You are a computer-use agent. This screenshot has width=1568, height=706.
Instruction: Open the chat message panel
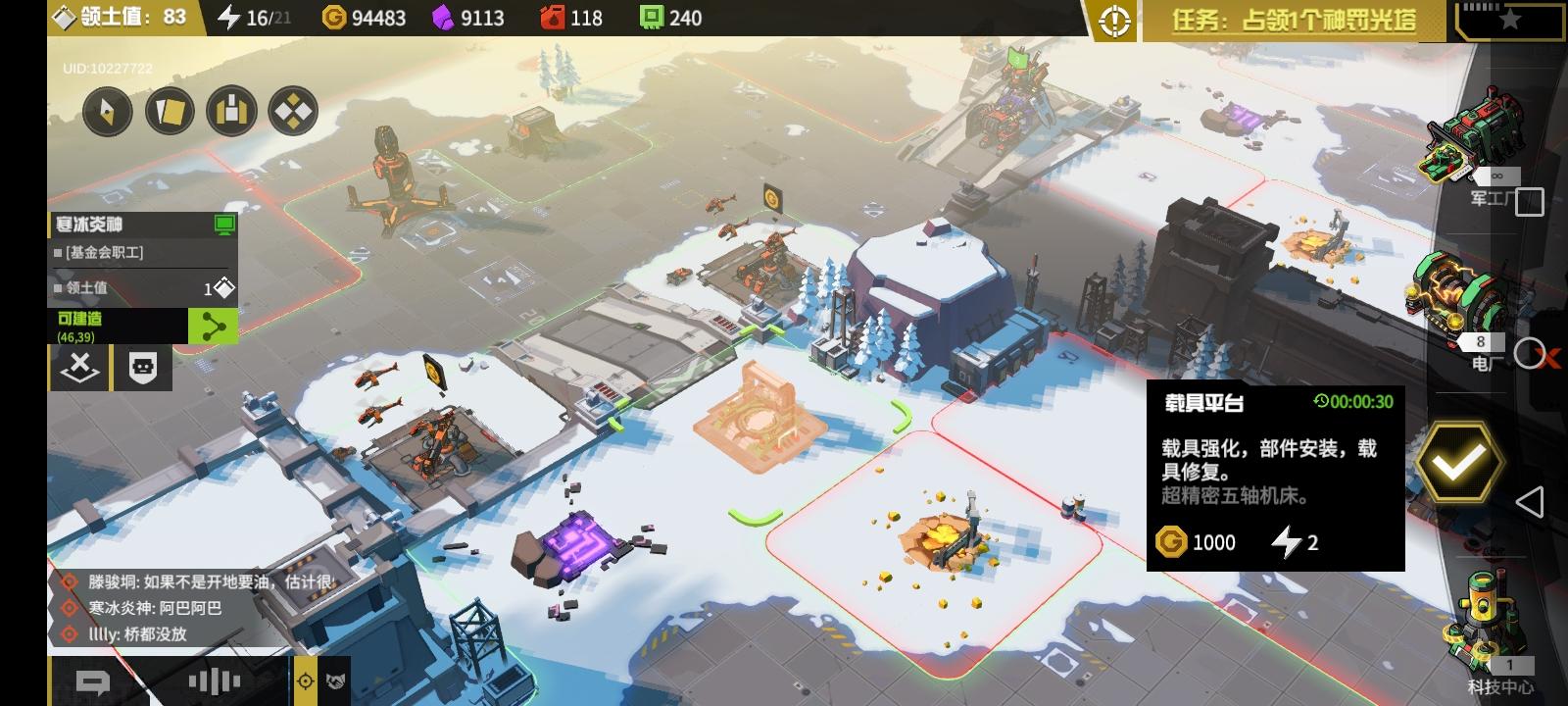(93, 679)
